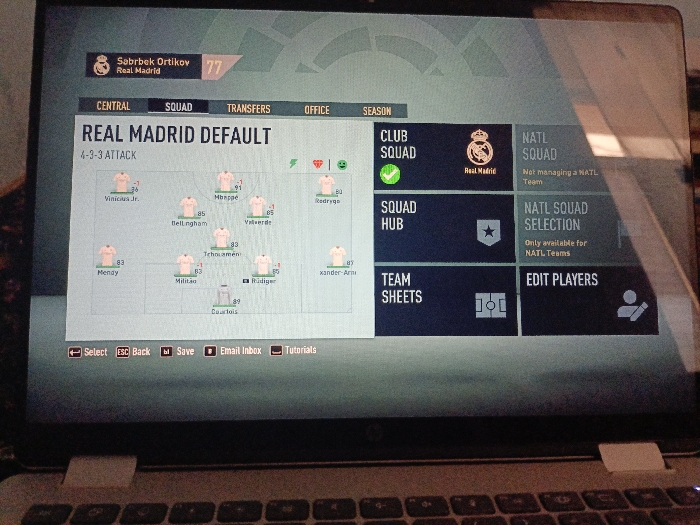The image size is (700, 525).
Task: Open the Club Squad tile
Action: coord(445,157)
